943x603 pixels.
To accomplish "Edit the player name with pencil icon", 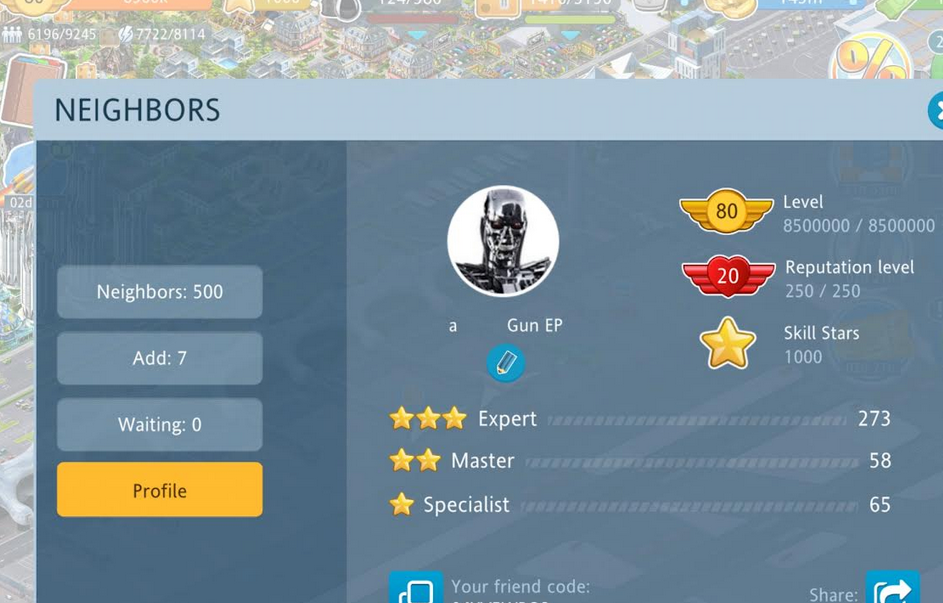I will (x=505, y=362).
